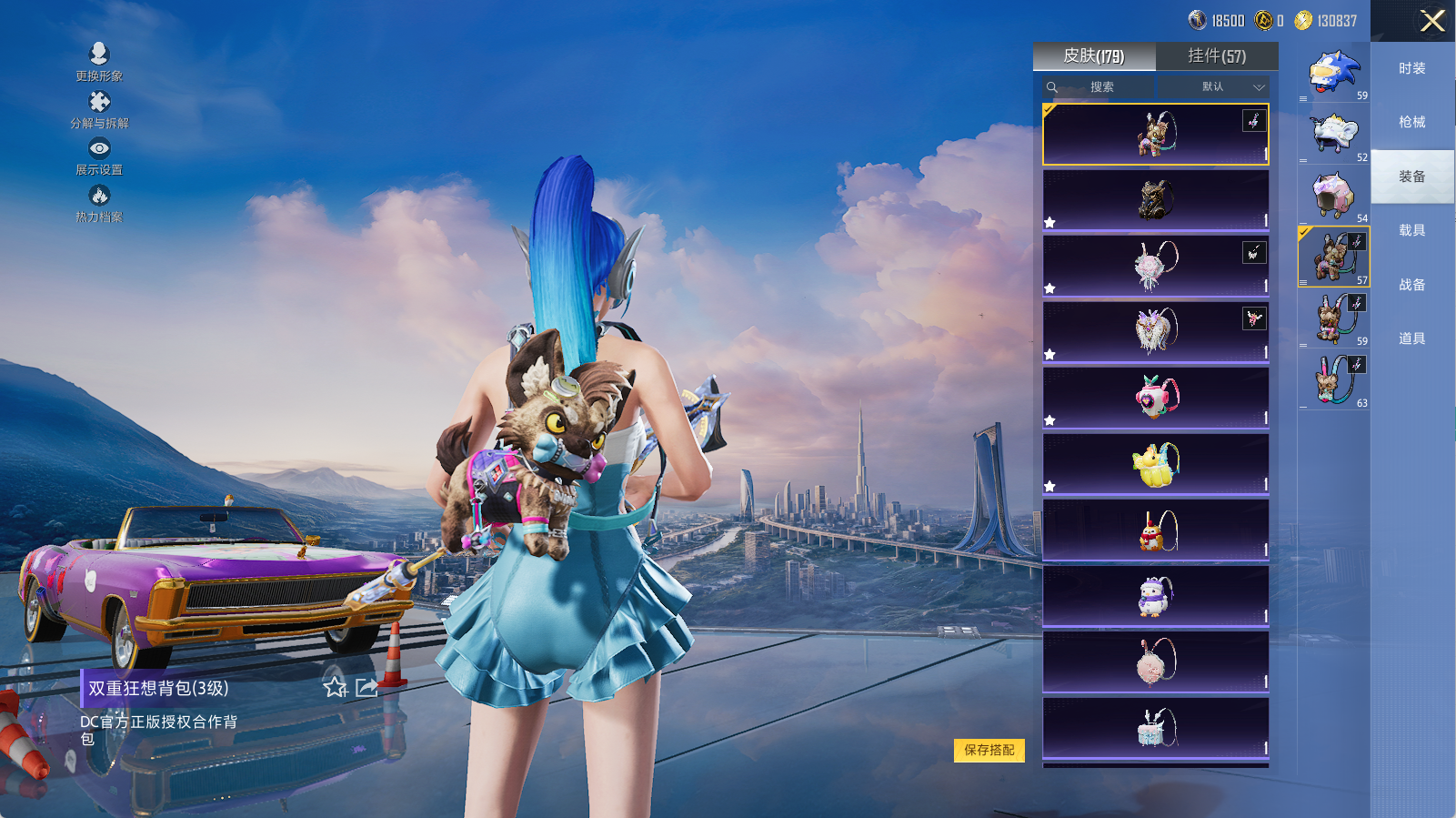Viewport: 1456px width, 818px height.
Task: Pick the black armored backpack skin
Action: coord(1155,200)
